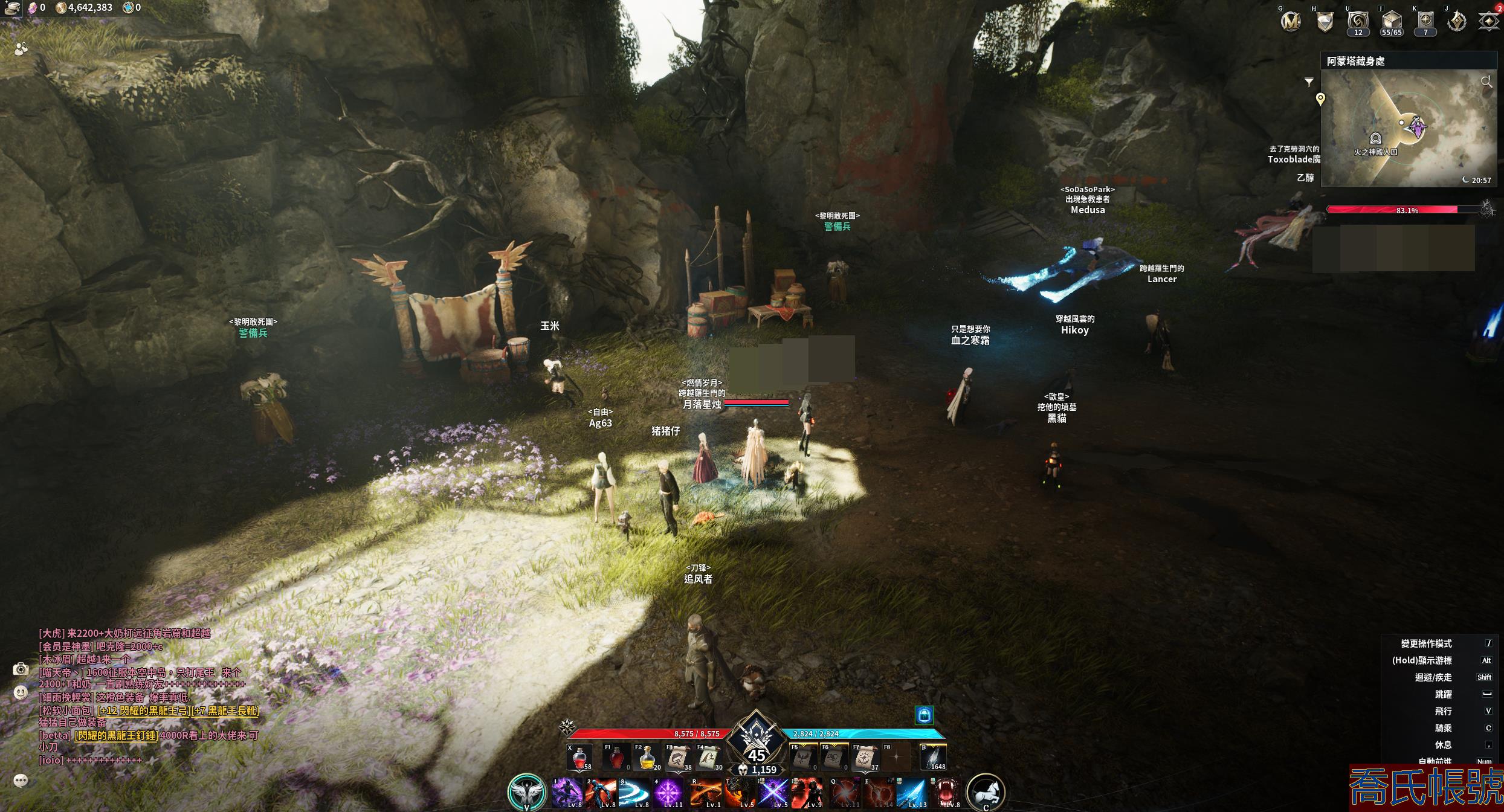Activate the fanged mouth skill
The width and height of the screenshot is (1504, 812).
pyautogui.click(x=946, y=793)
